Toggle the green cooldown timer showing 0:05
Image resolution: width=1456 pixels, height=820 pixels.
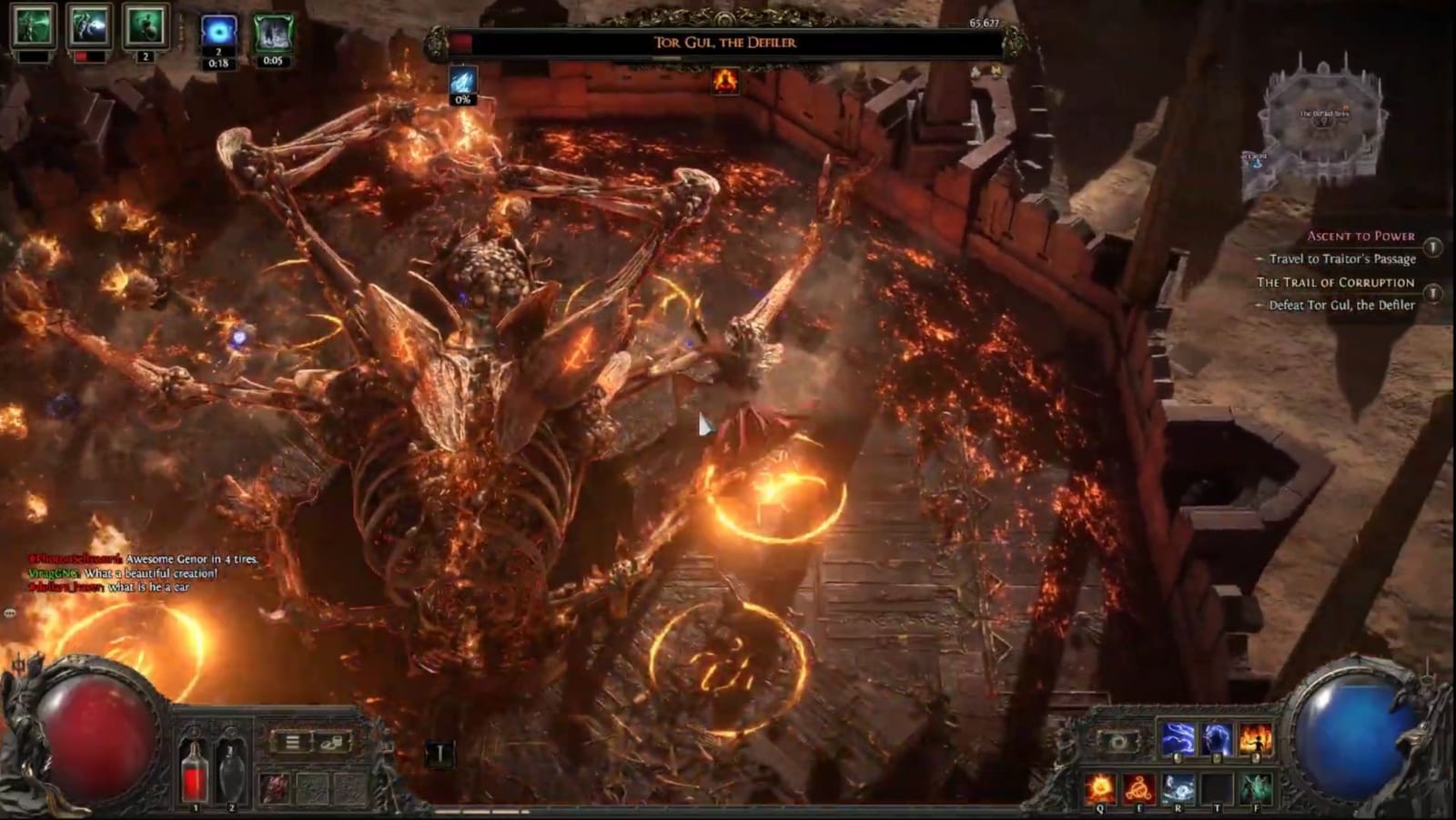tap(273, 30)
